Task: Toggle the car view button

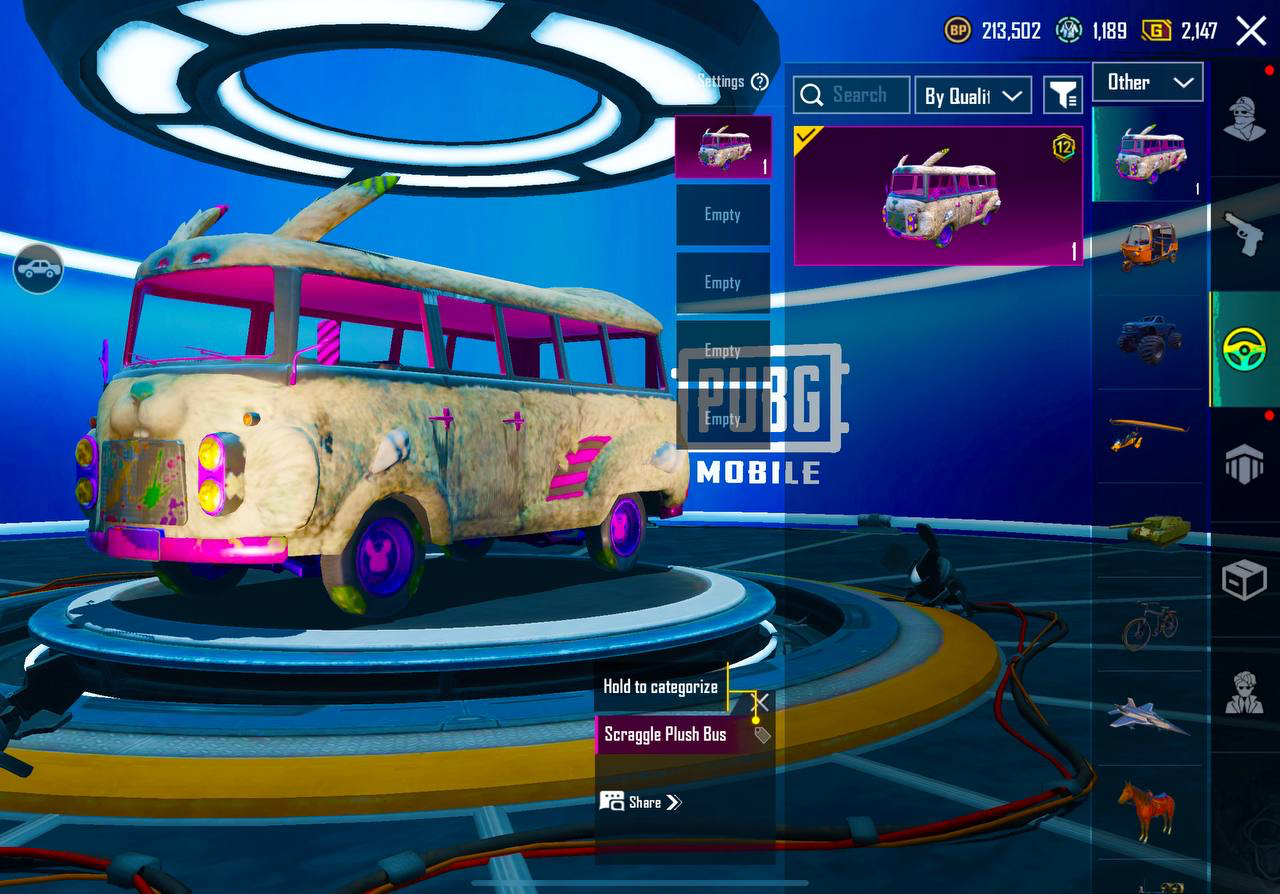Action: (38, 268)
